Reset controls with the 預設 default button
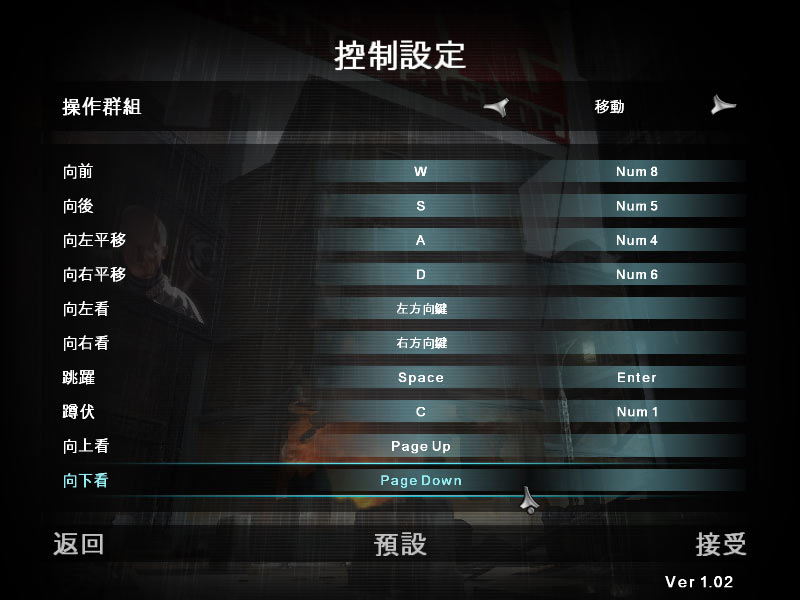 400,544
